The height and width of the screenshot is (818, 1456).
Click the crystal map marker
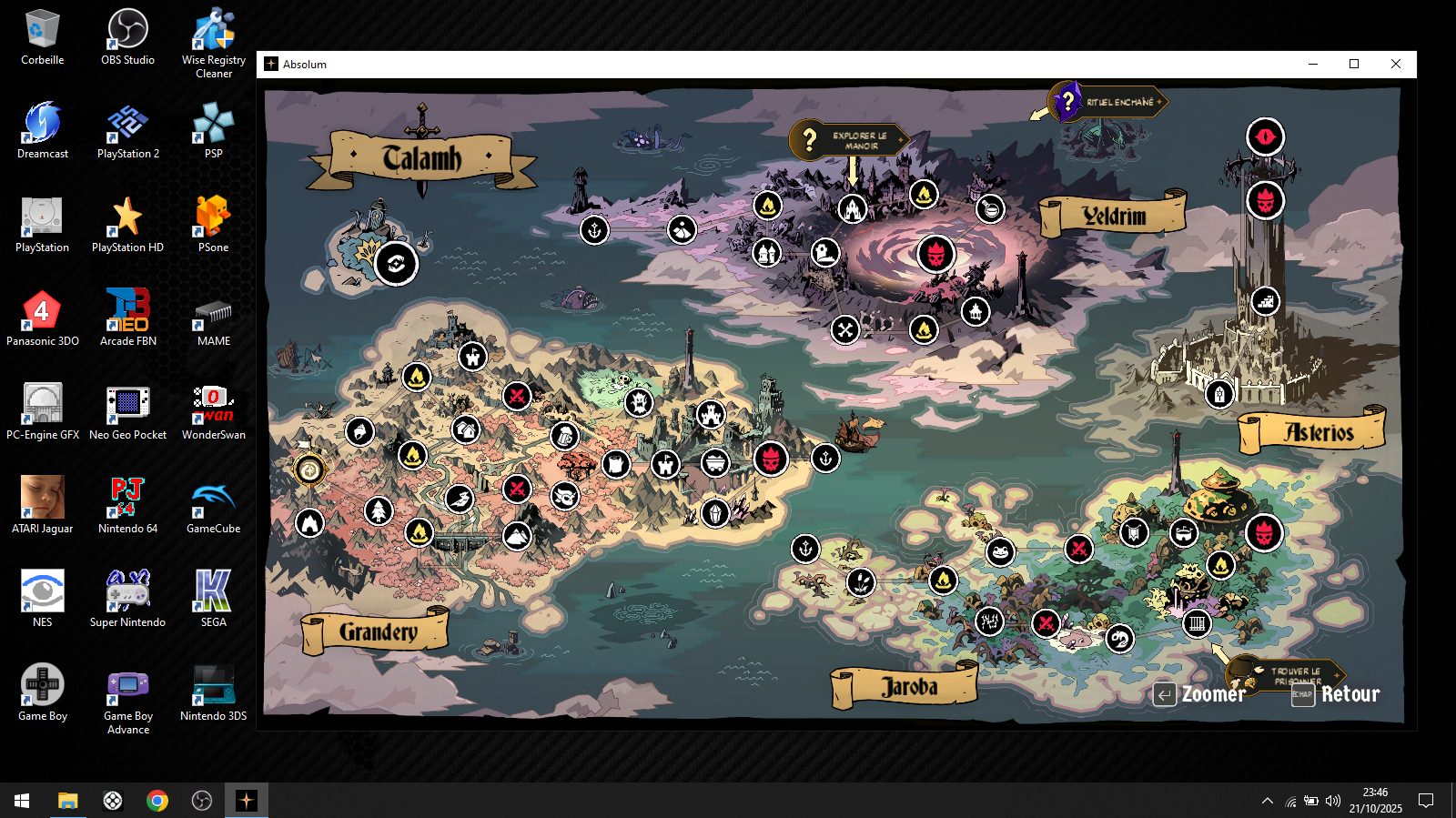click(715, 513)
